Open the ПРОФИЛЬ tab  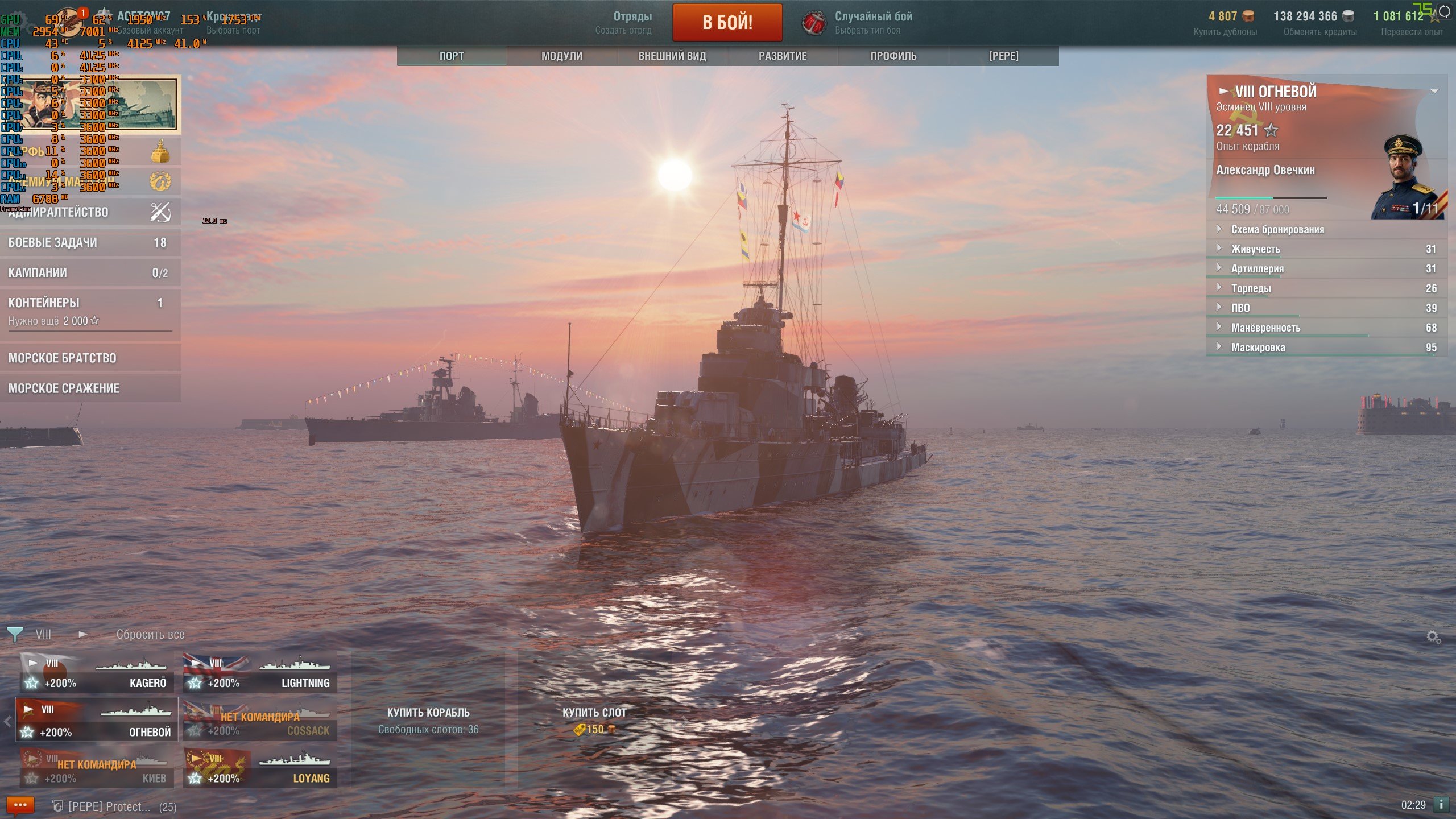[x=893, y=56]
